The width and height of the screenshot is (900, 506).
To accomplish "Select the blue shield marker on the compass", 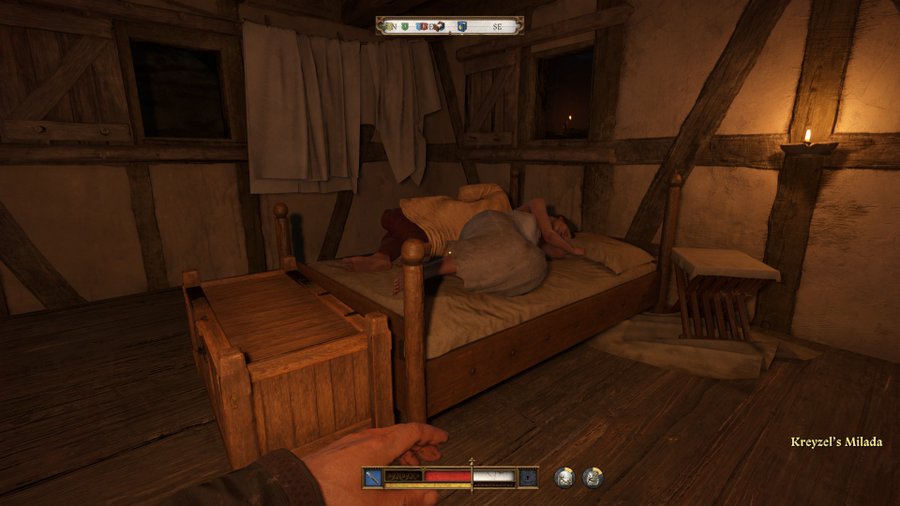I will point(462,27).
